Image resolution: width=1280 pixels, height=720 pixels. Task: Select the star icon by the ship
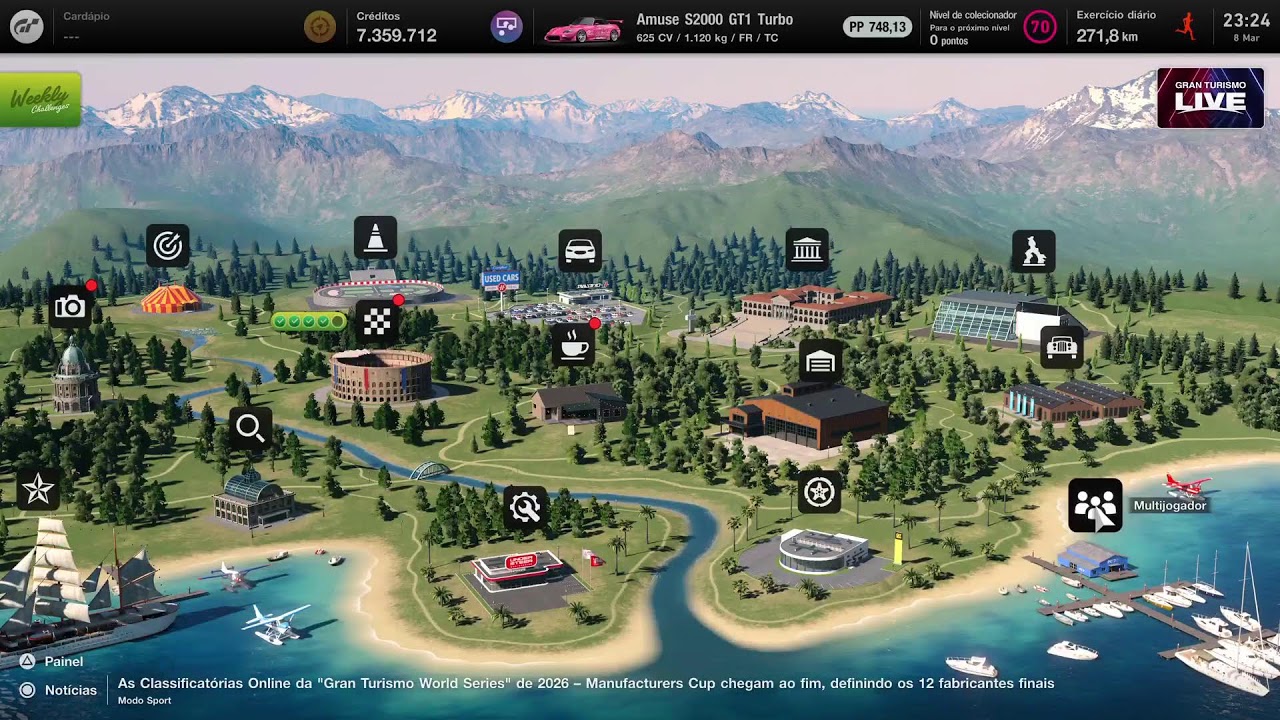pyautogui.click(x=38, y=489)
